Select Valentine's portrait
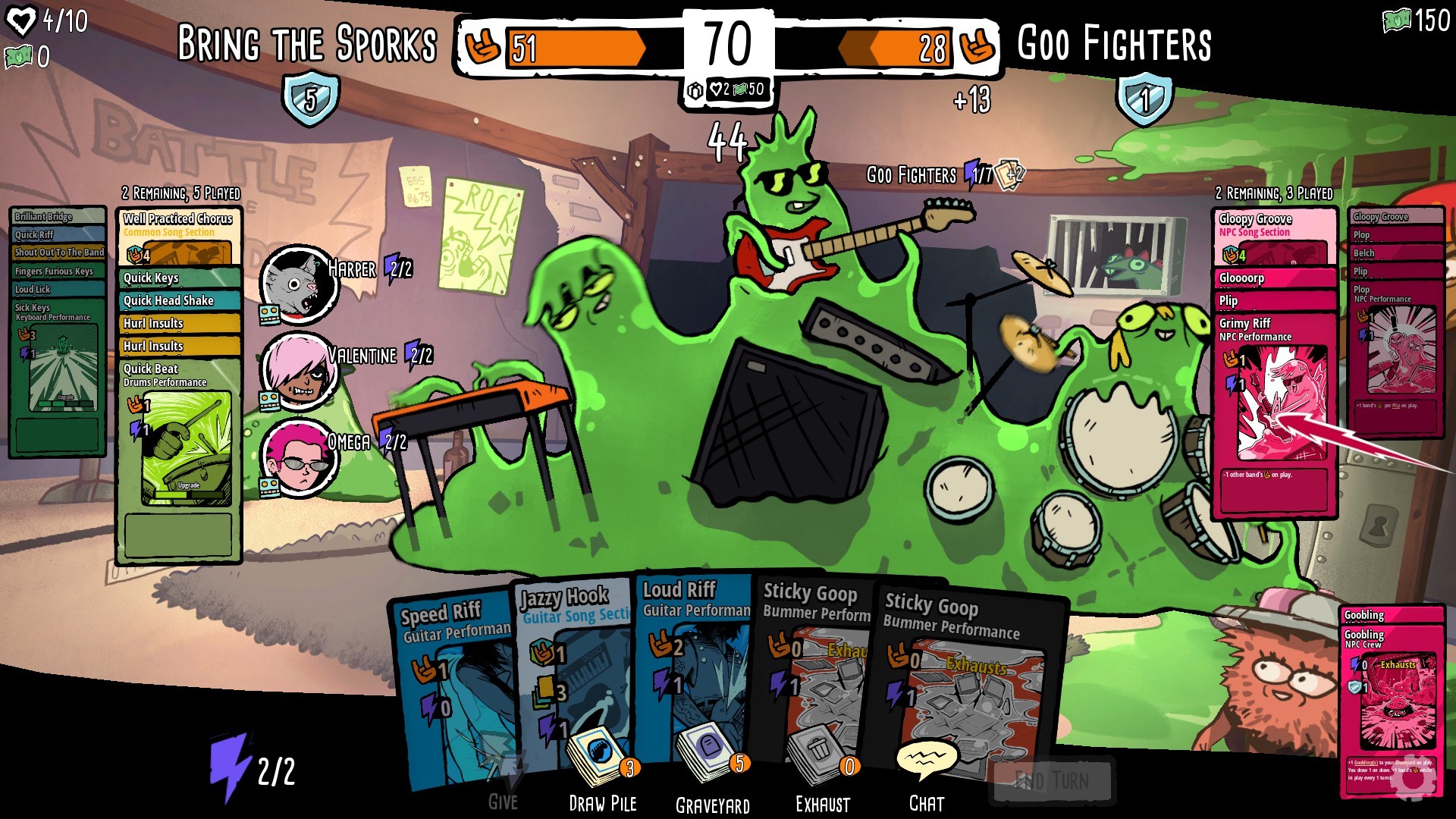The width and height of the screenshot is (1456, 819). (x=298, y=370)
